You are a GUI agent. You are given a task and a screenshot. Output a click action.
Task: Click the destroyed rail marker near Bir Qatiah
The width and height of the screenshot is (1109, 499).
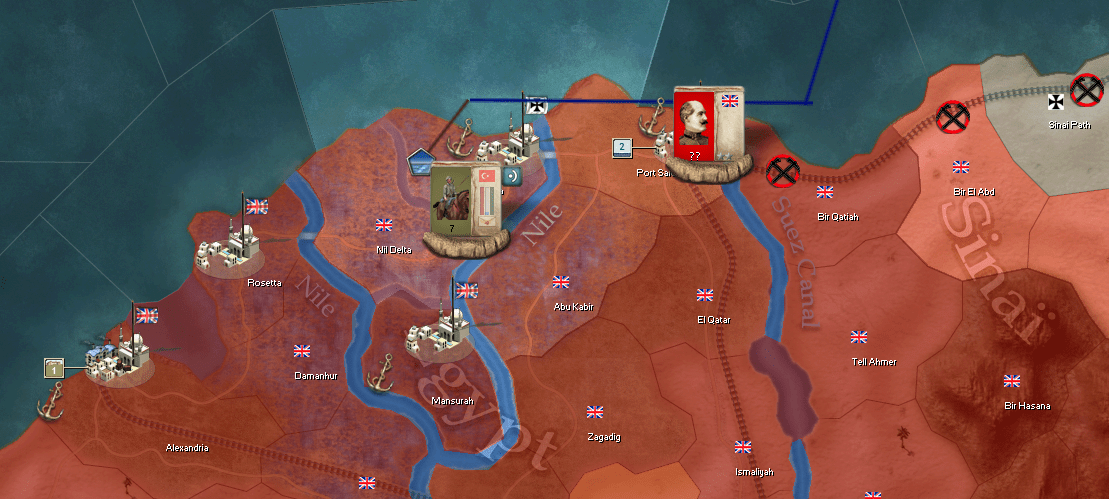[783, 172]
